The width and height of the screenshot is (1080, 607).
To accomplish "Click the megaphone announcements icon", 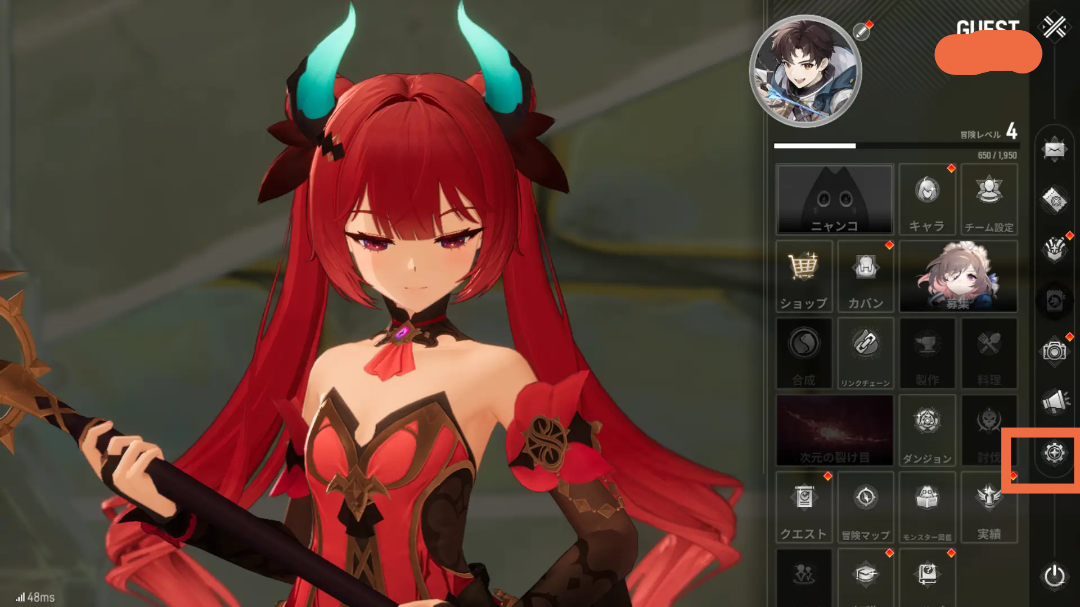I will click(1054, 401).
